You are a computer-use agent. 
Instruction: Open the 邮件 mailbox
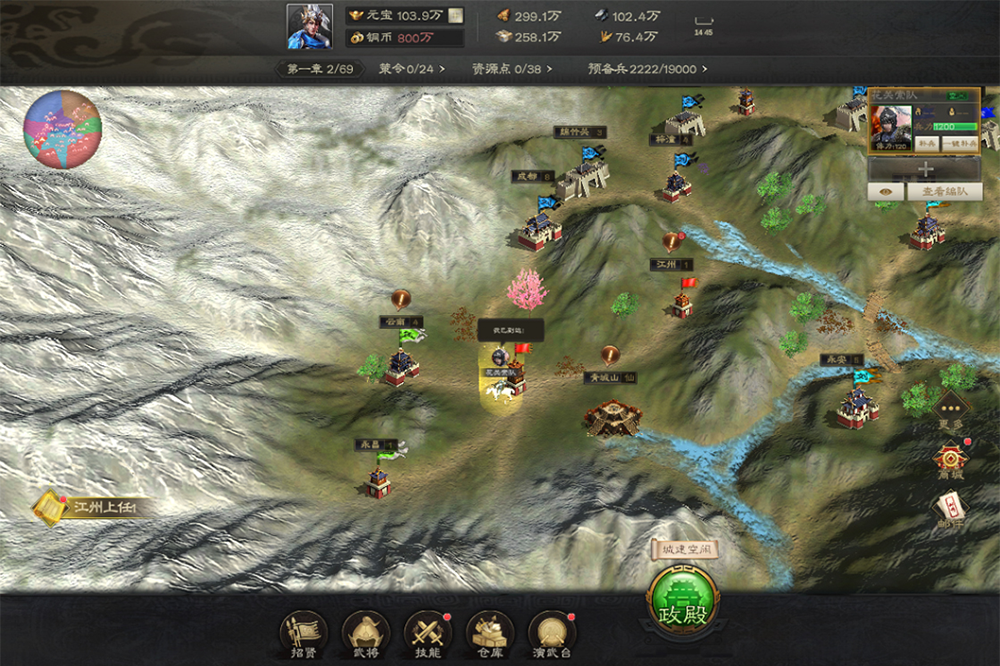pyautogui.click(x=950, y=512)
